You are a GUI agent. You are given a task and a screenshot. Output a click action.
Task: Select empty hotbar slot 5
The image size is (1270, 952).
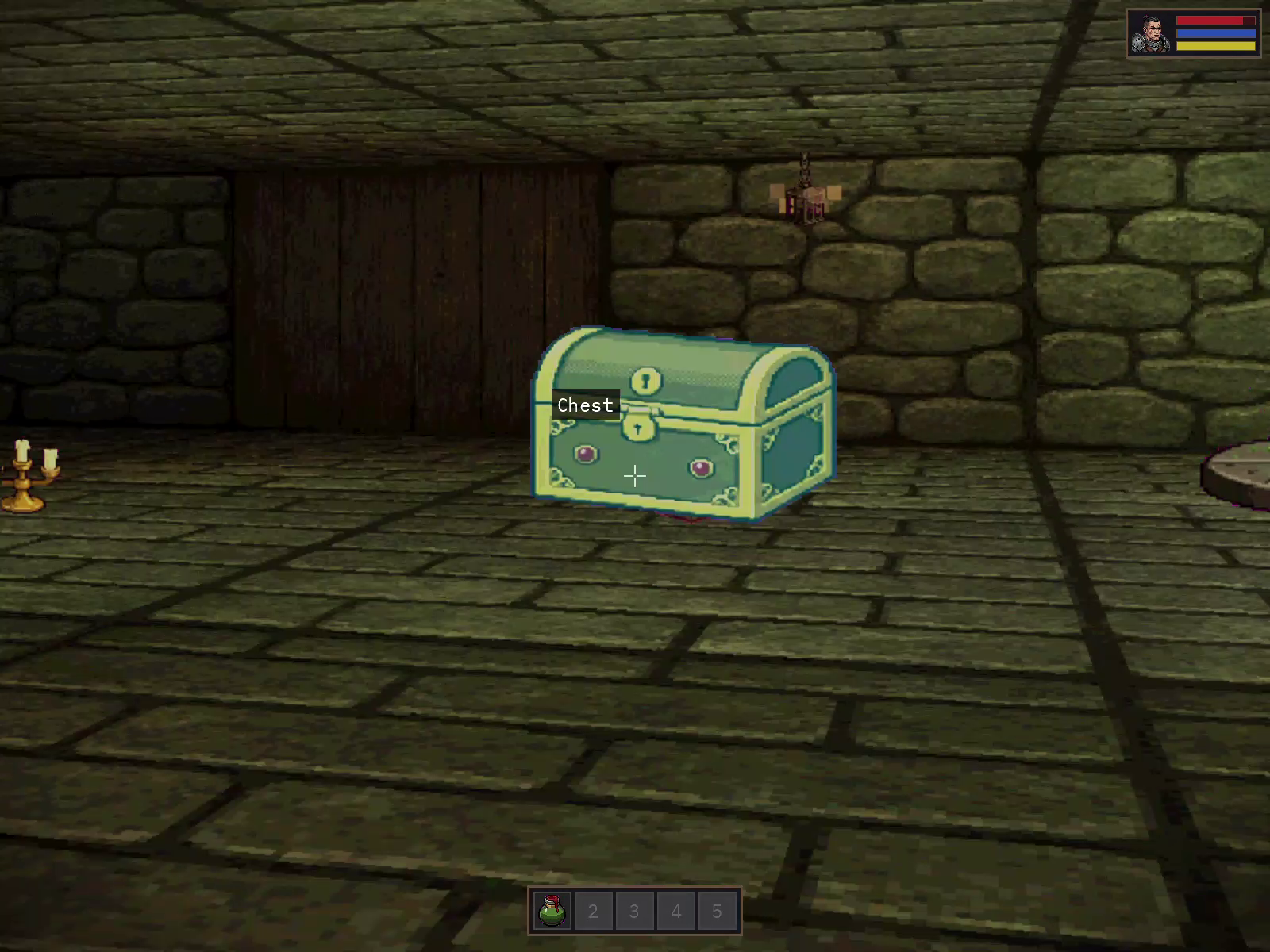coord(717,911)
